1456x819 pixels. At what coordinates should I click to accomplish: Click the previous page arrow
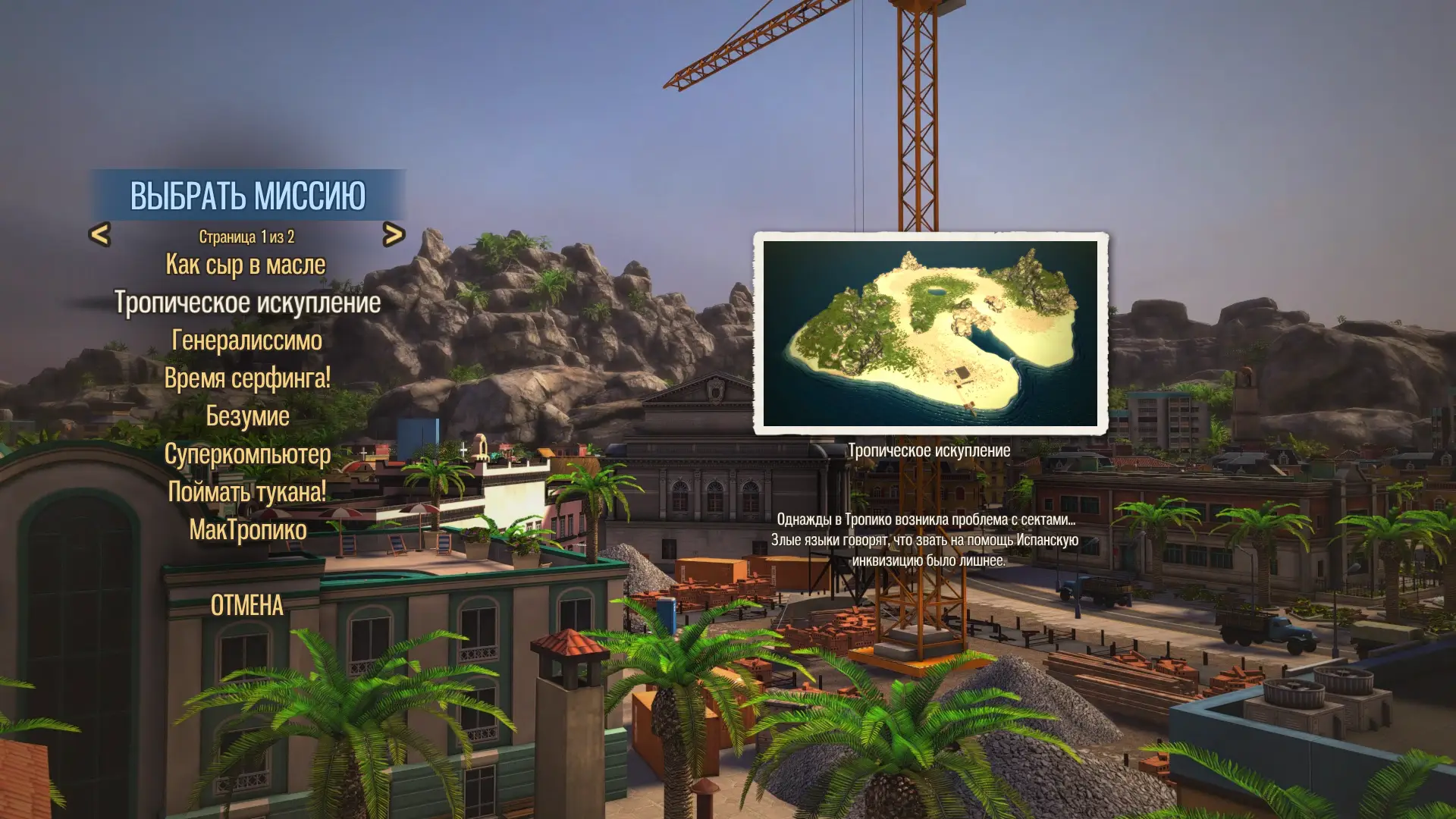[x=100, y=235]
